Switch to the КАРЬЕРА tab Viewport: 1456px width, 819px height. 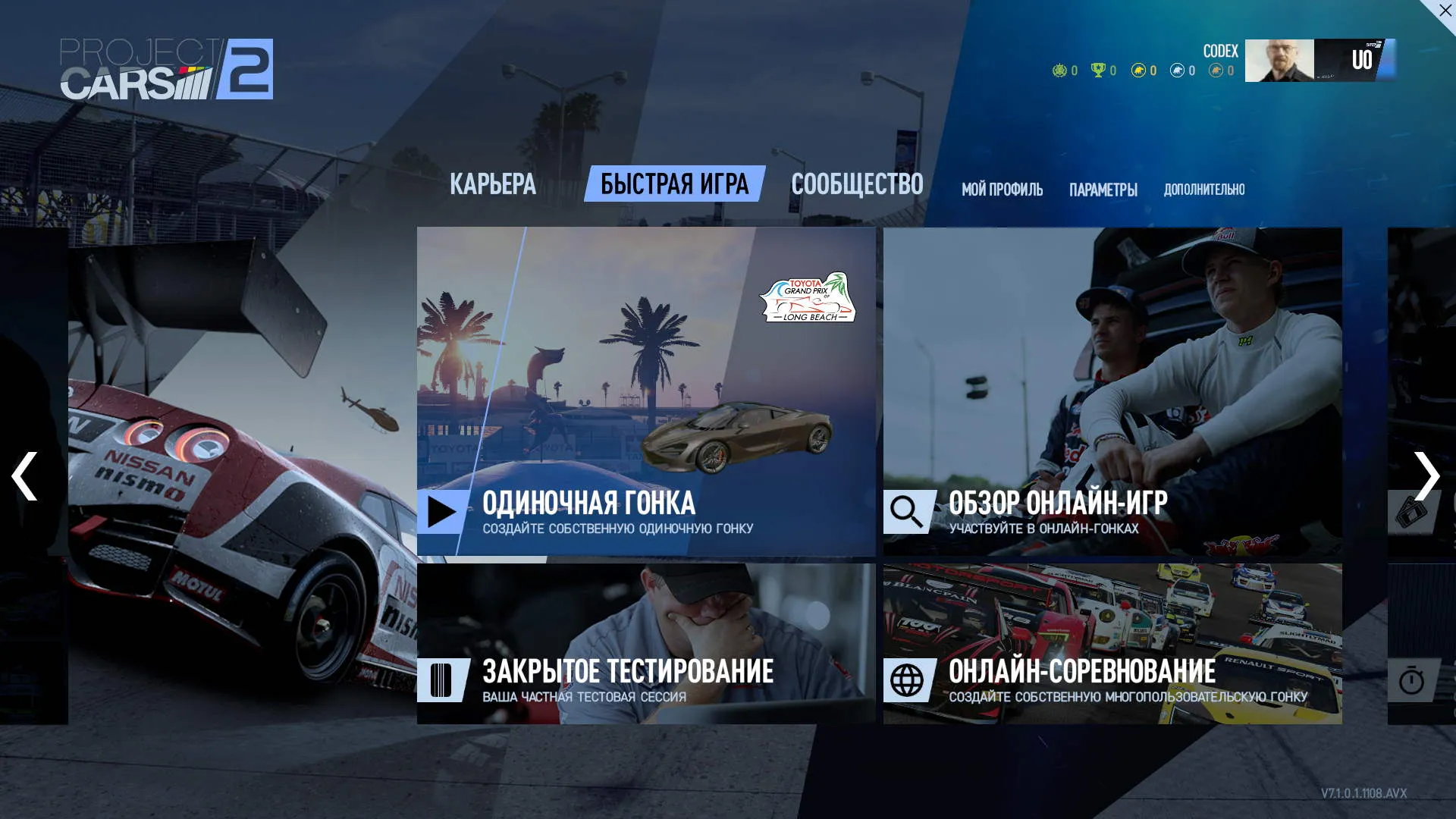[492, 184]
